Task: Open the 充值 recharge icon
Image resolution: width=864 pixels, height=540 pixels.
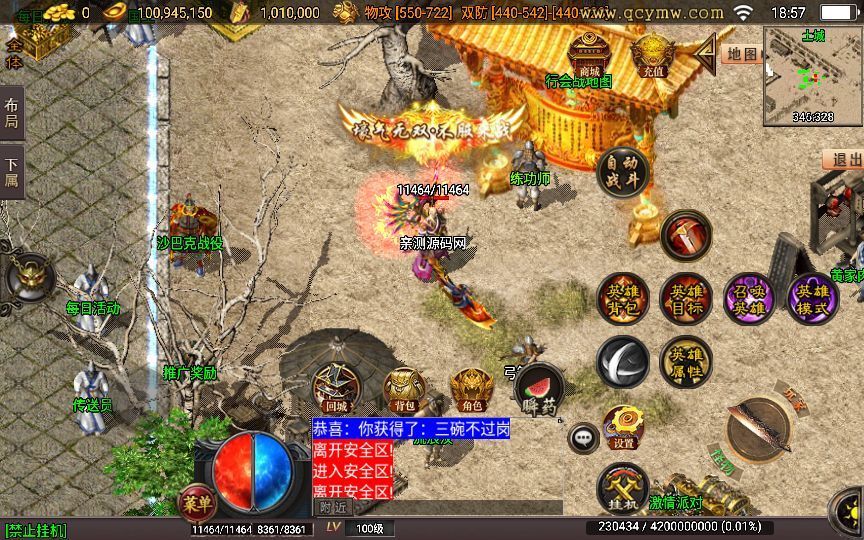Action: click(x=654, y=53)
